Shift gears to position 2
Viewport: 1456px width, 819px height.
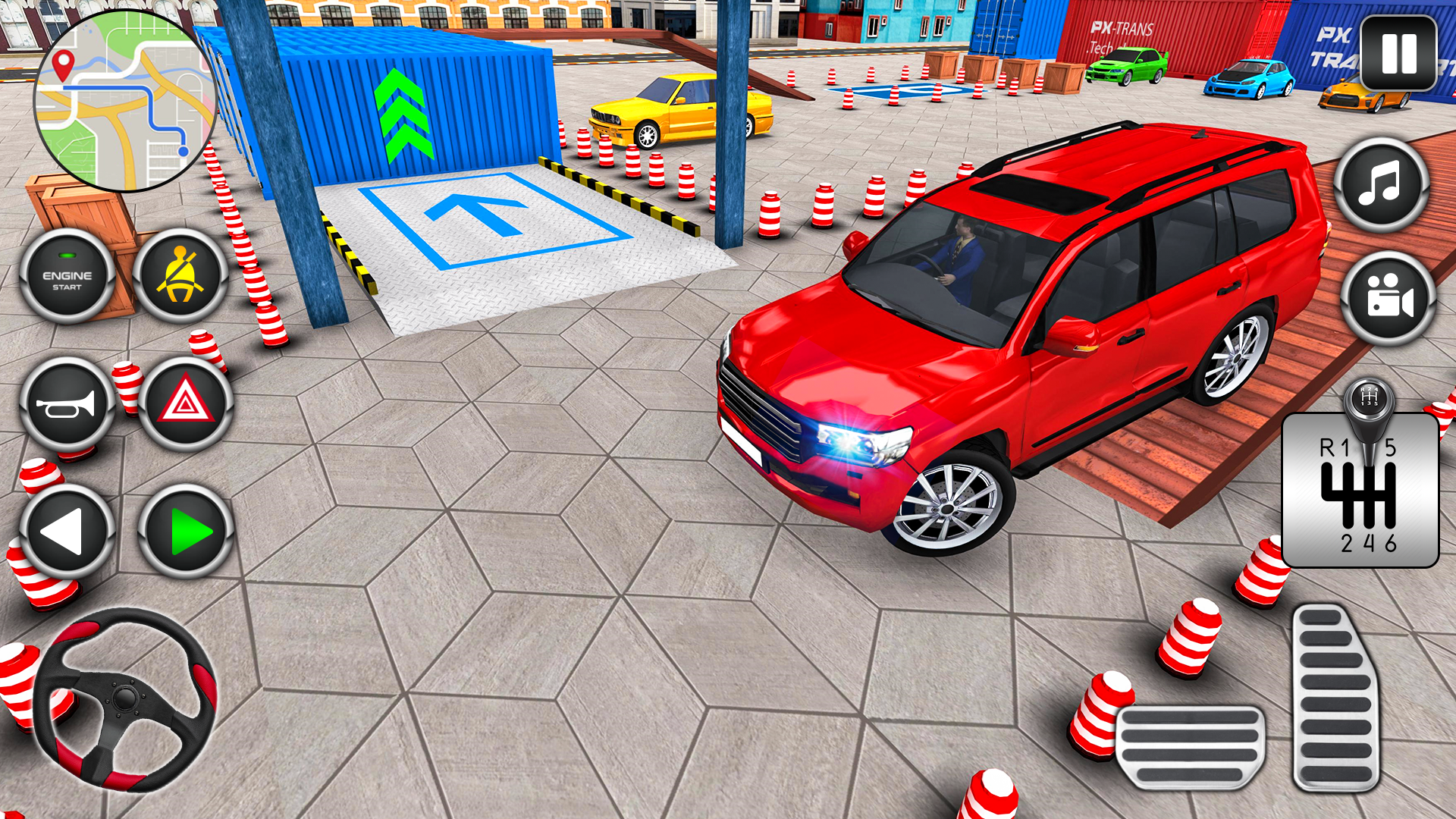click(x=1347, y=543)
